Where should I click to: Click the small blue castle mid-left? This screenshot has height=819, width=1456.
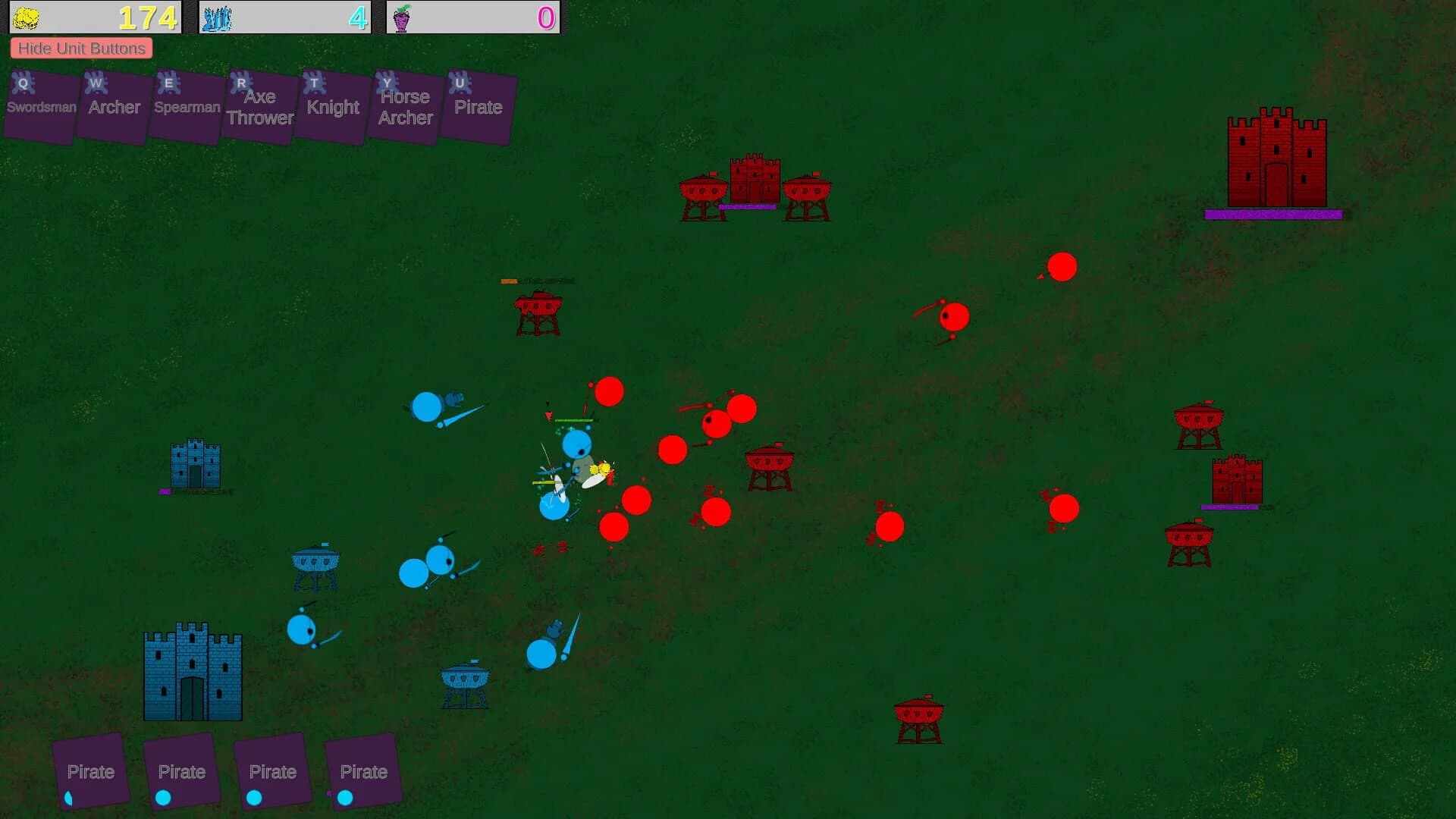195,464
